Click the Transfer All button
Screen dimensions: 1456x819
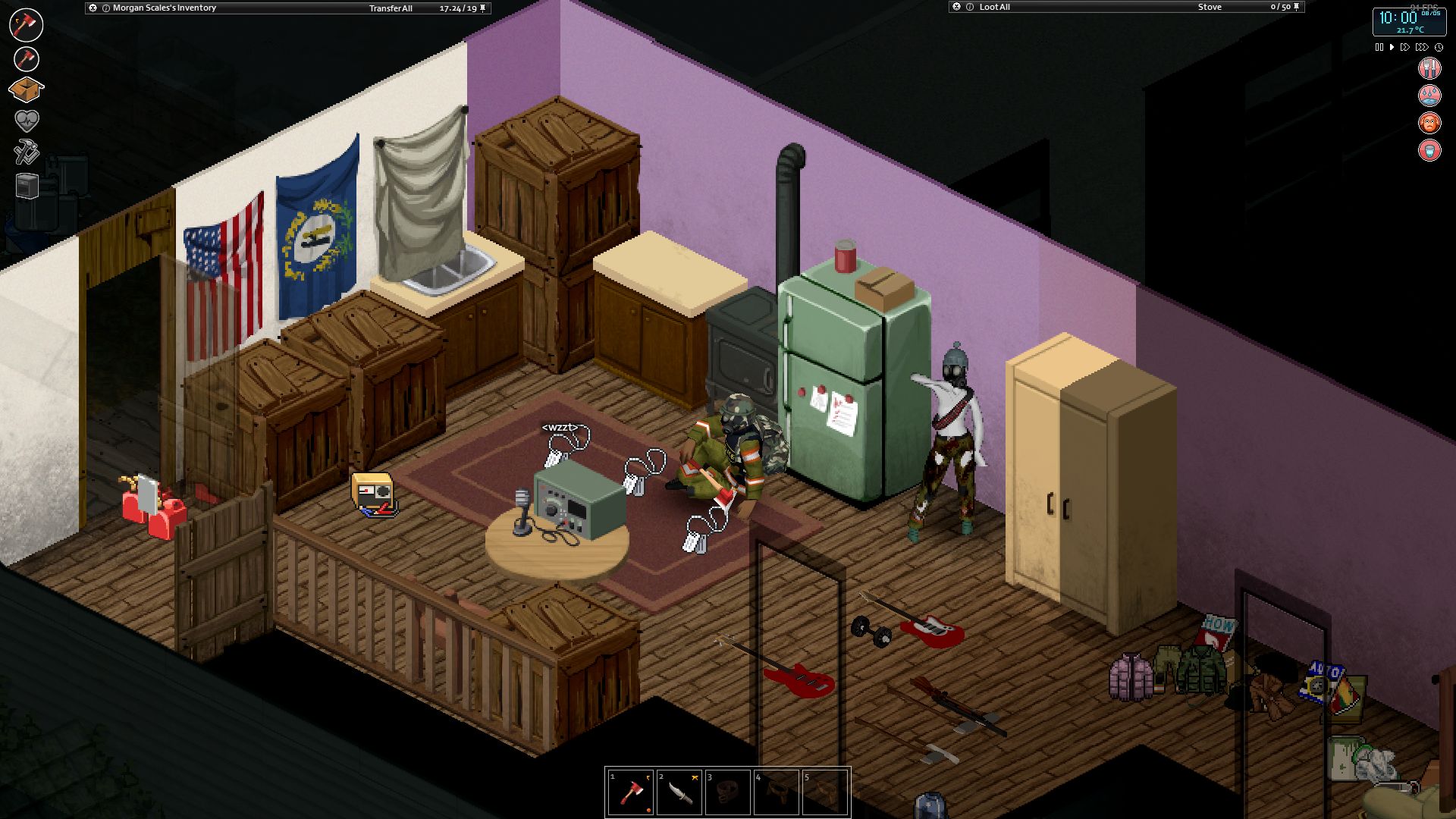click(391, 8)
